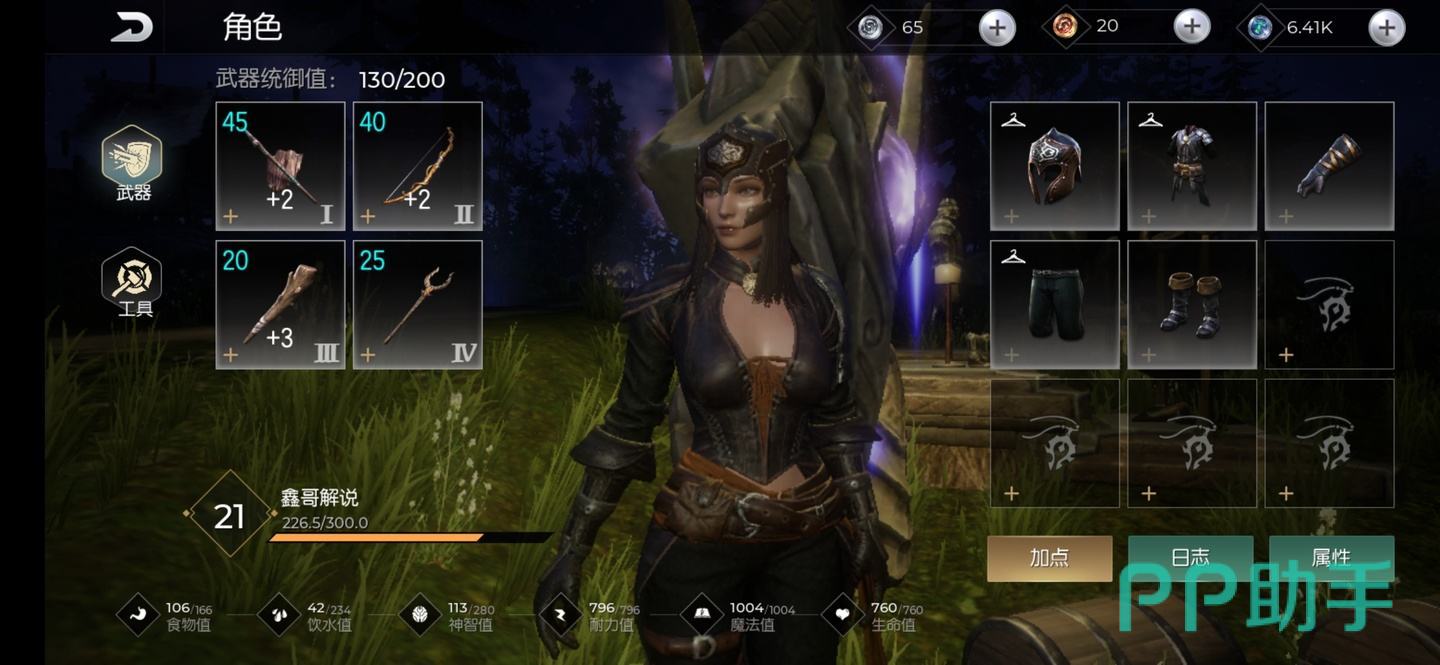Select the spear in weapon slot I
The width and height of the screenshot is (1440, 665).
[x=280, y=166]
